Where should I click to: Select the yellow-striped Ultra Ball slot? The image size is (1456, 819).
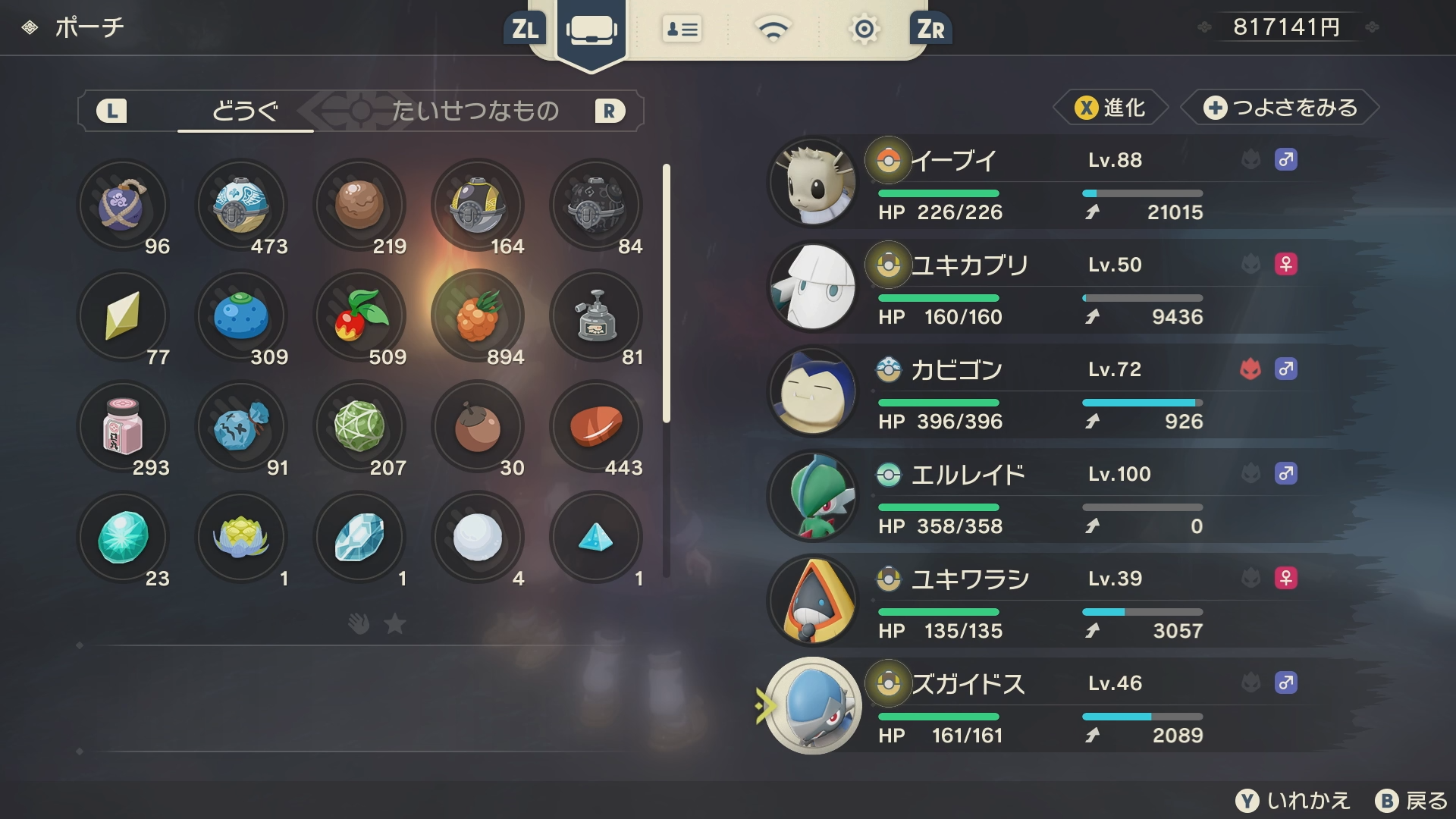coord(478,206)
